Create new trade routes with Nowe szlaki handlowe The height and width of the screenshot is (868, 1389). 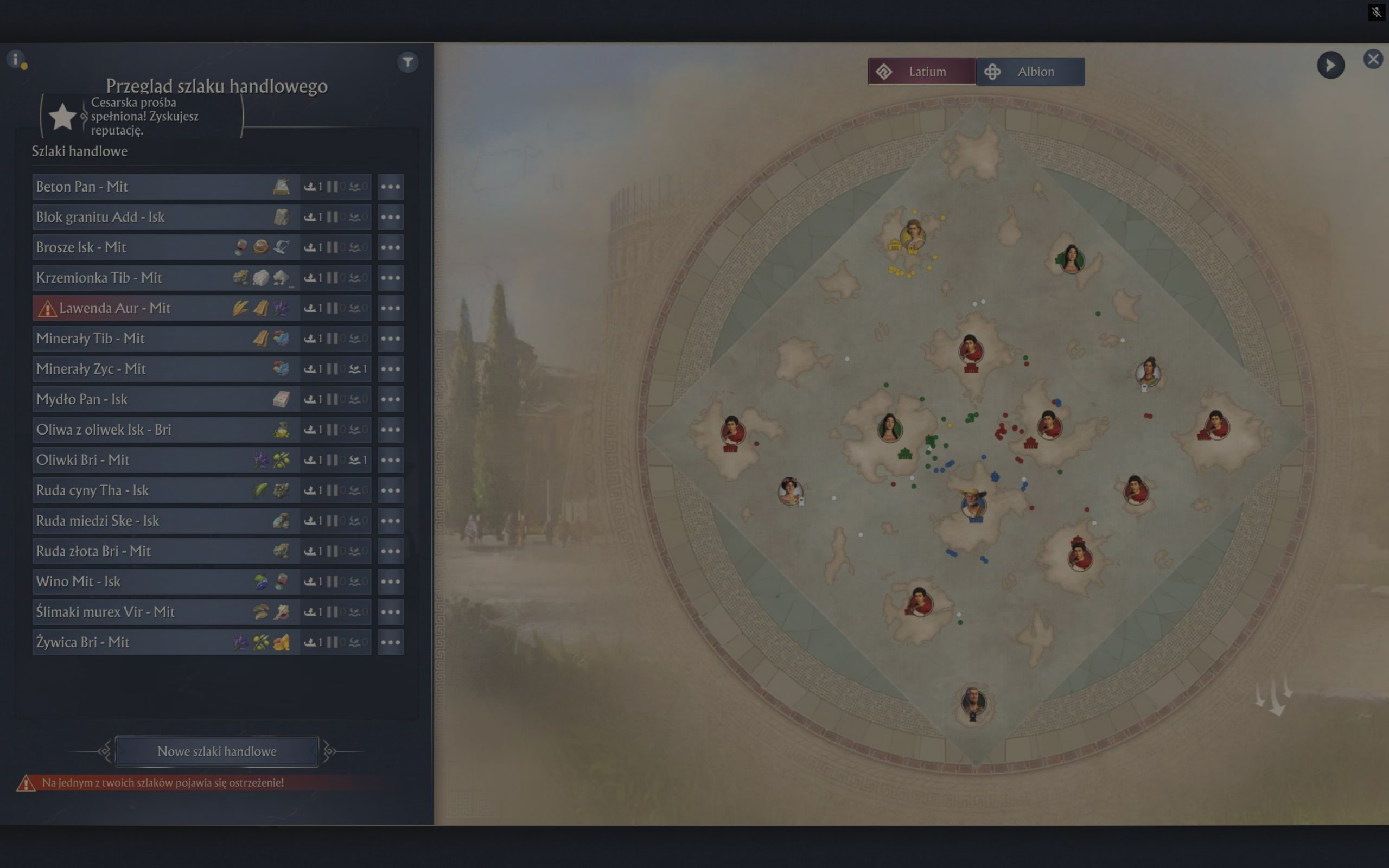217,751
